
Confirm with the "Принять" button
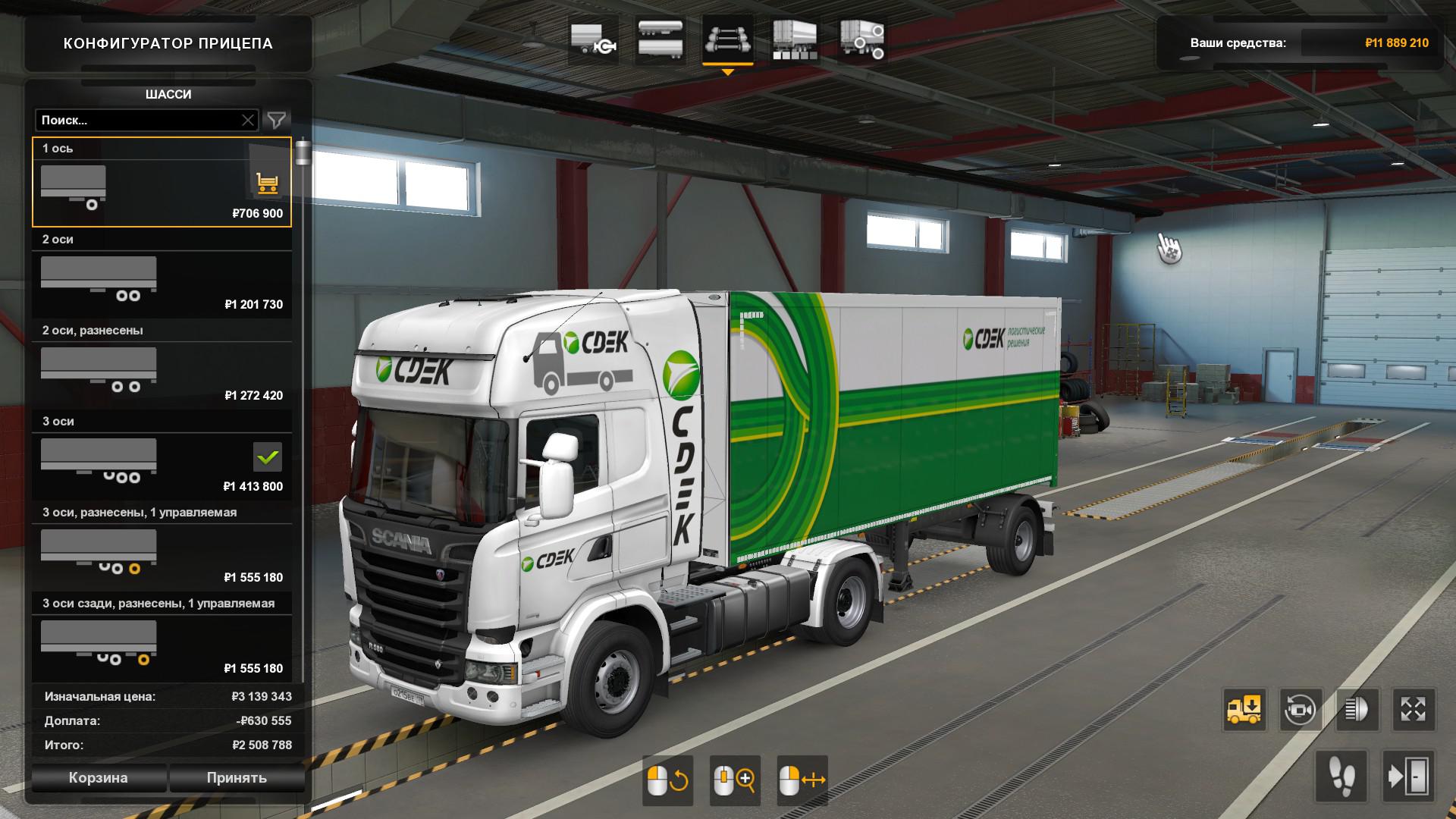coord(237,778)
